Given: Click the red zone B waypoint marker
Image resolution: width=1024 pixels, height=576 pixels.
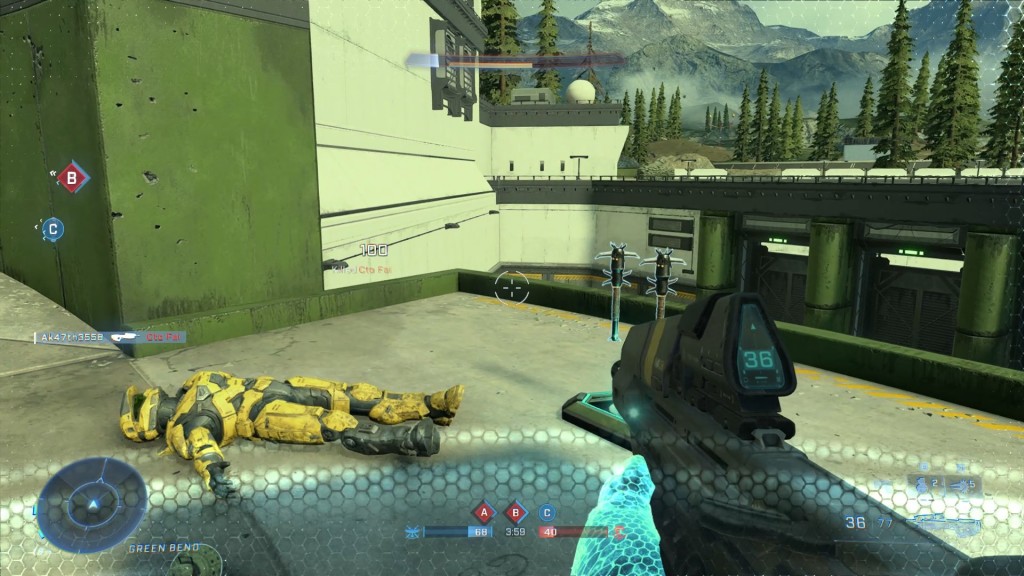Looking at the screenshot, I should (71, 179).
